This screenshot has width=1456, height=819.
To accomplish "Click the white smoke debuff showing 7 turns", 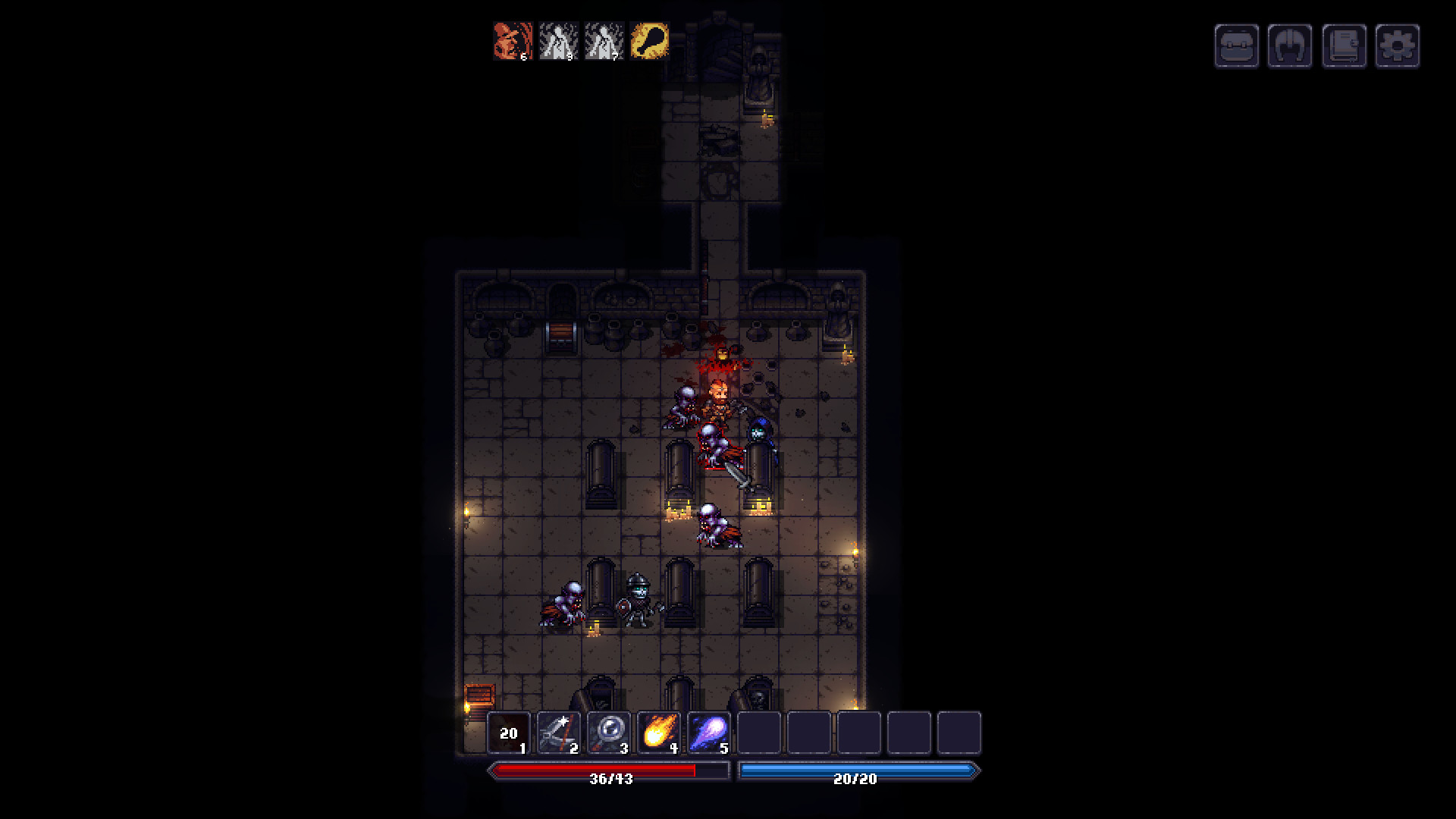I will [x=604, y=42].
